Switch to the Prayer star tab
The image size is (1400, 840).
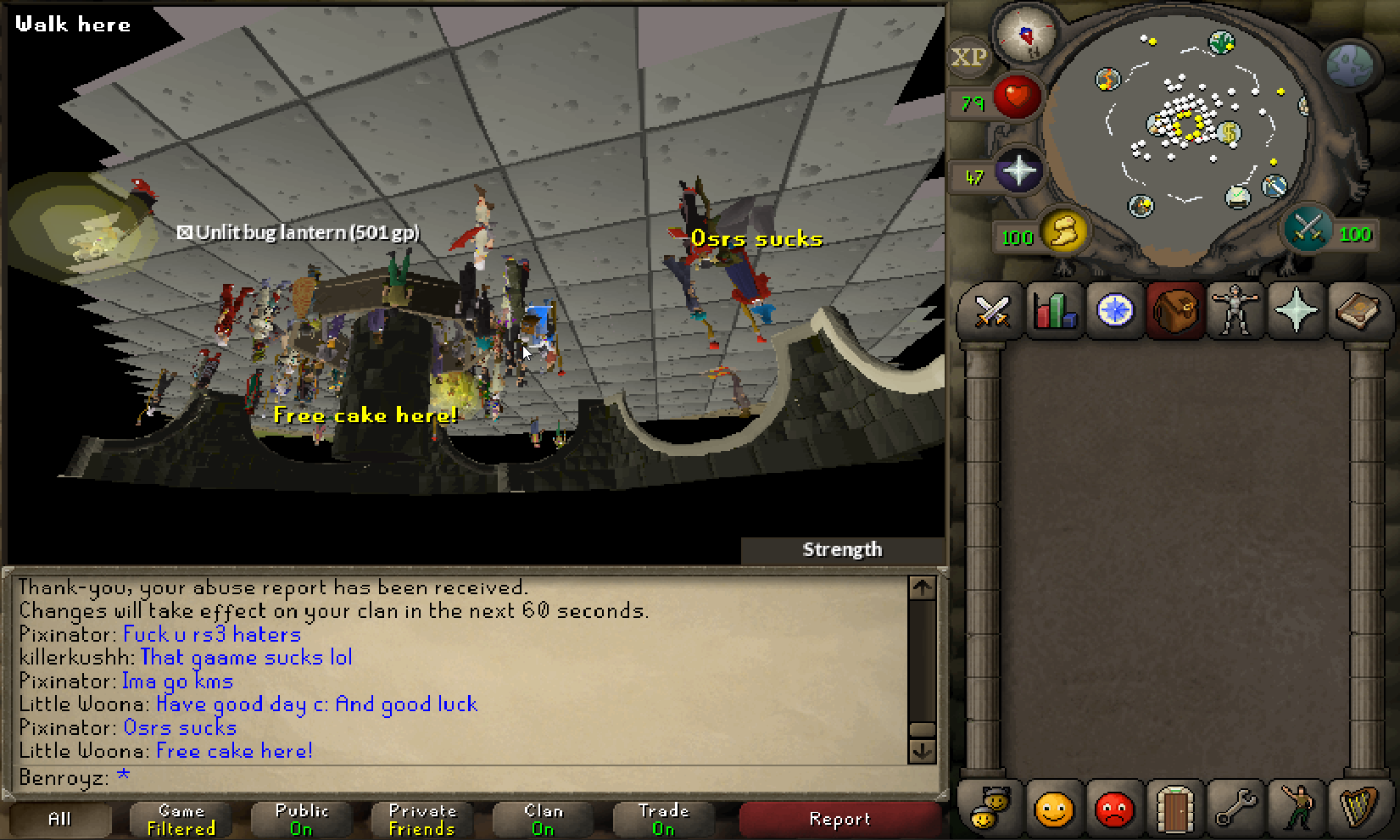(1296, 311)
